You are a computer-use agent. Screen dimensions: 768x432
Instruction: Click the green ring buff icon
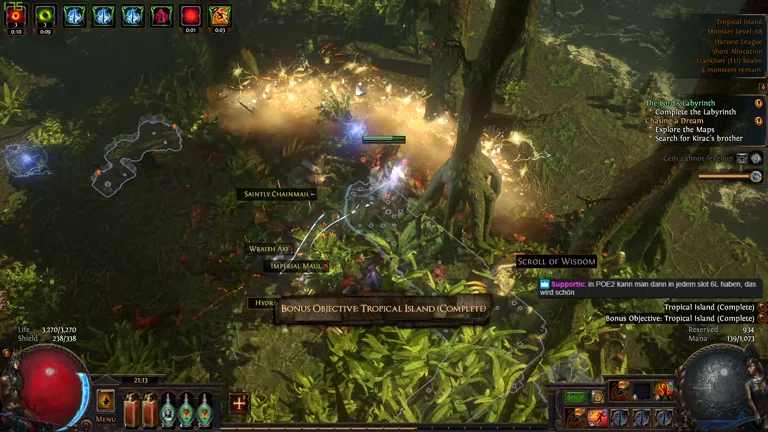pyautogui.click(x=45, y=15)
